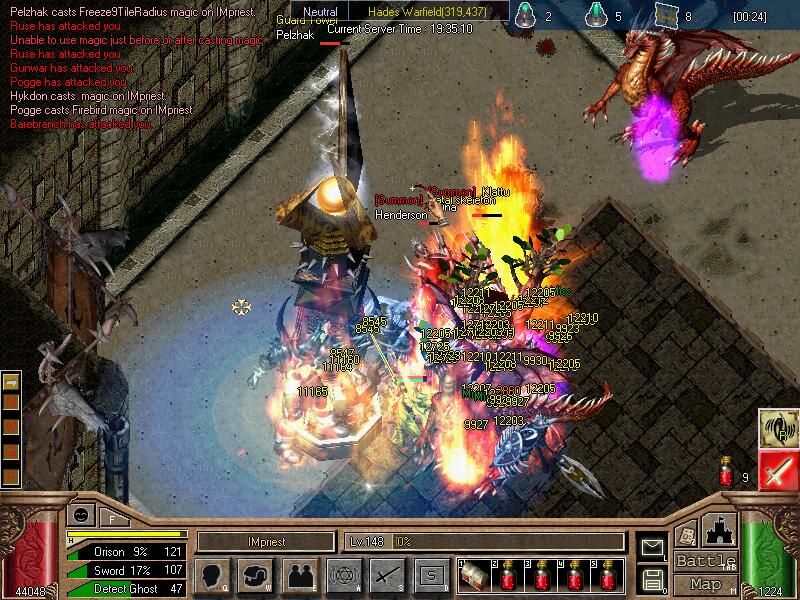The image size is (800, 600).
Task: Click the S square button
Action: pos(430,575)
